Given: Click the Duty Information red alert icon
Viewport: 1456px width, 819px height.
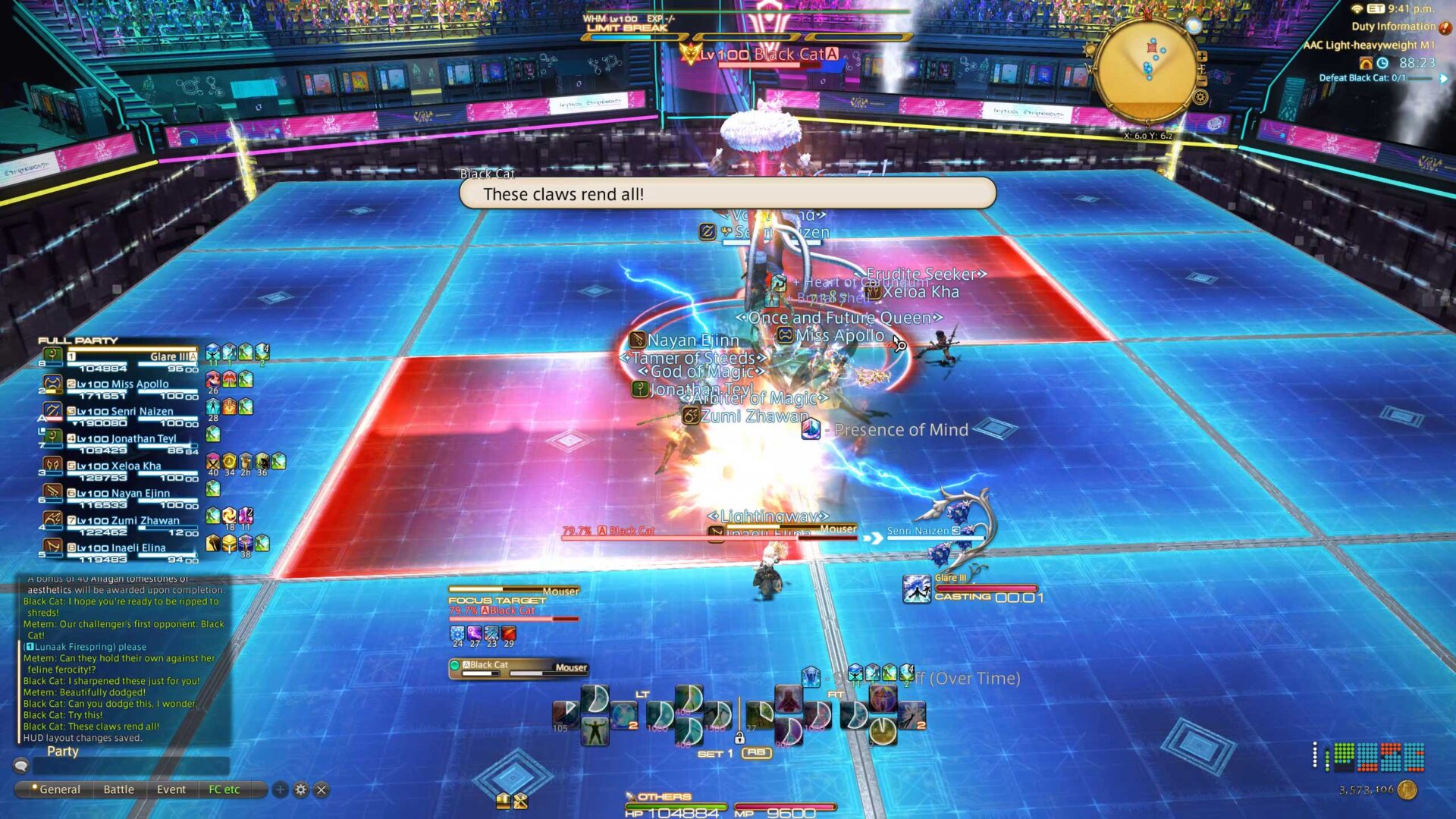Looking at the screenshot, I should [1445, 28].
